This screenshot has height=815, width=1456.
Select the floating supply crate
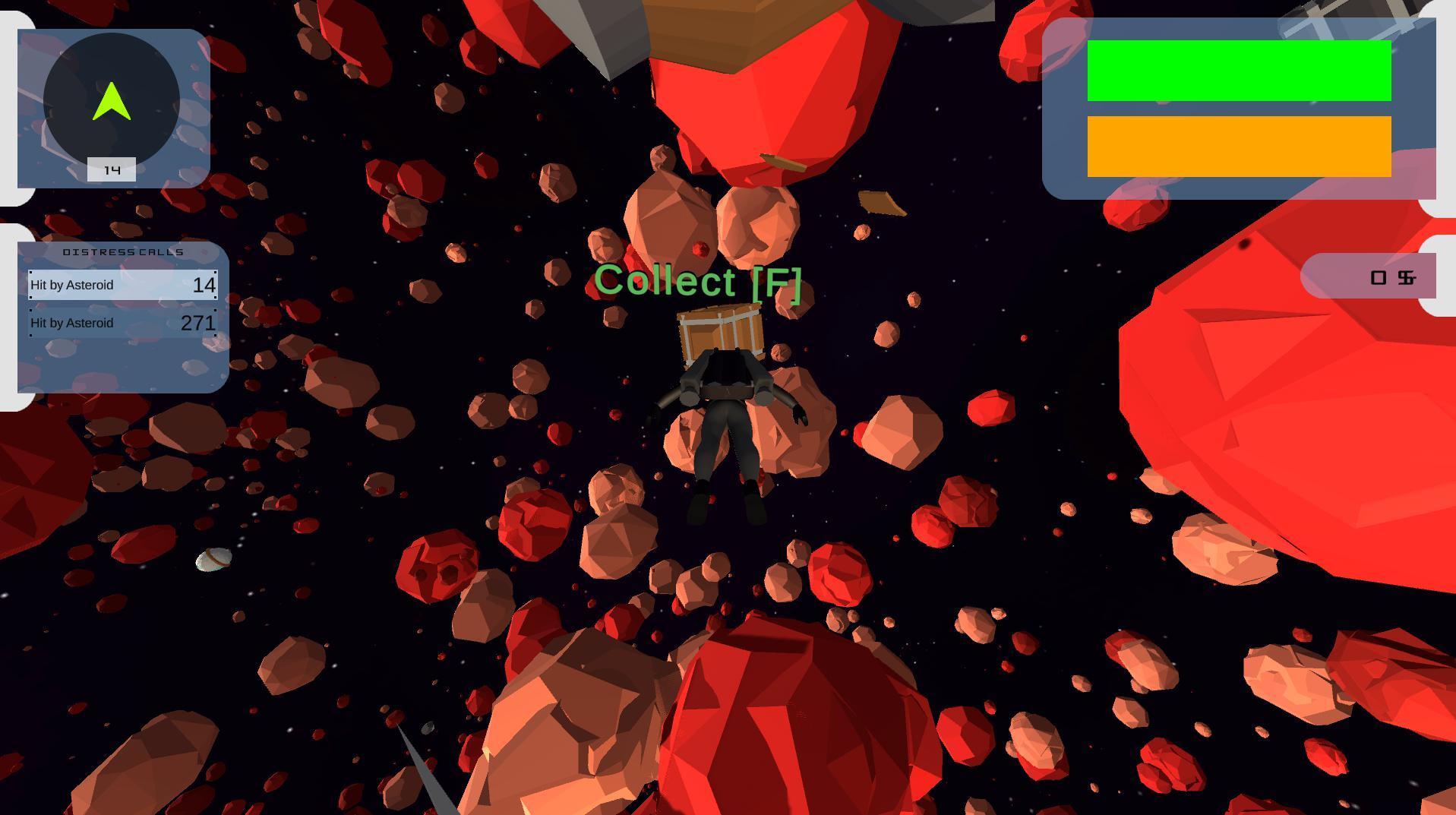click(x=718, y=333)
